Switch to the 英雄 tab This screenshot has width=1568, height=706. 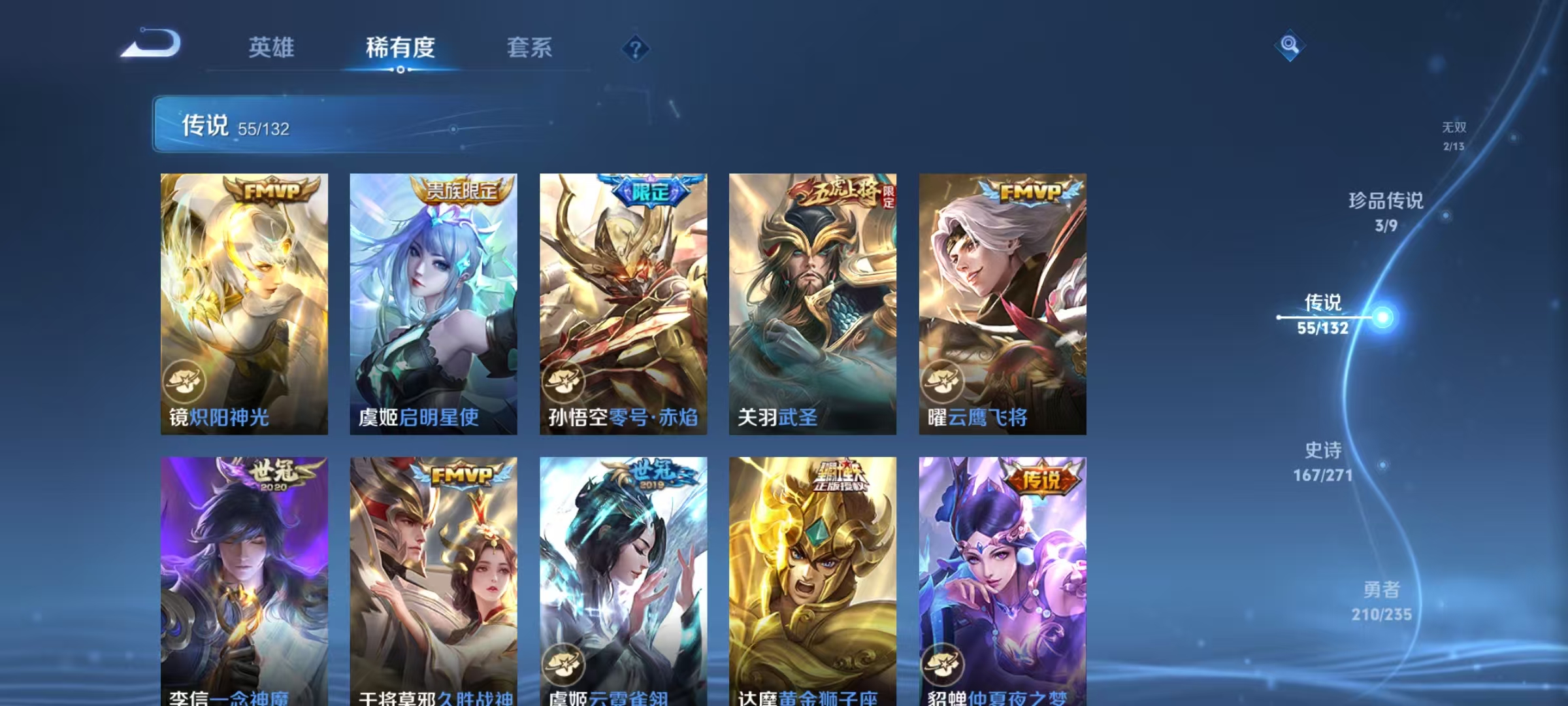pos(272,47)
